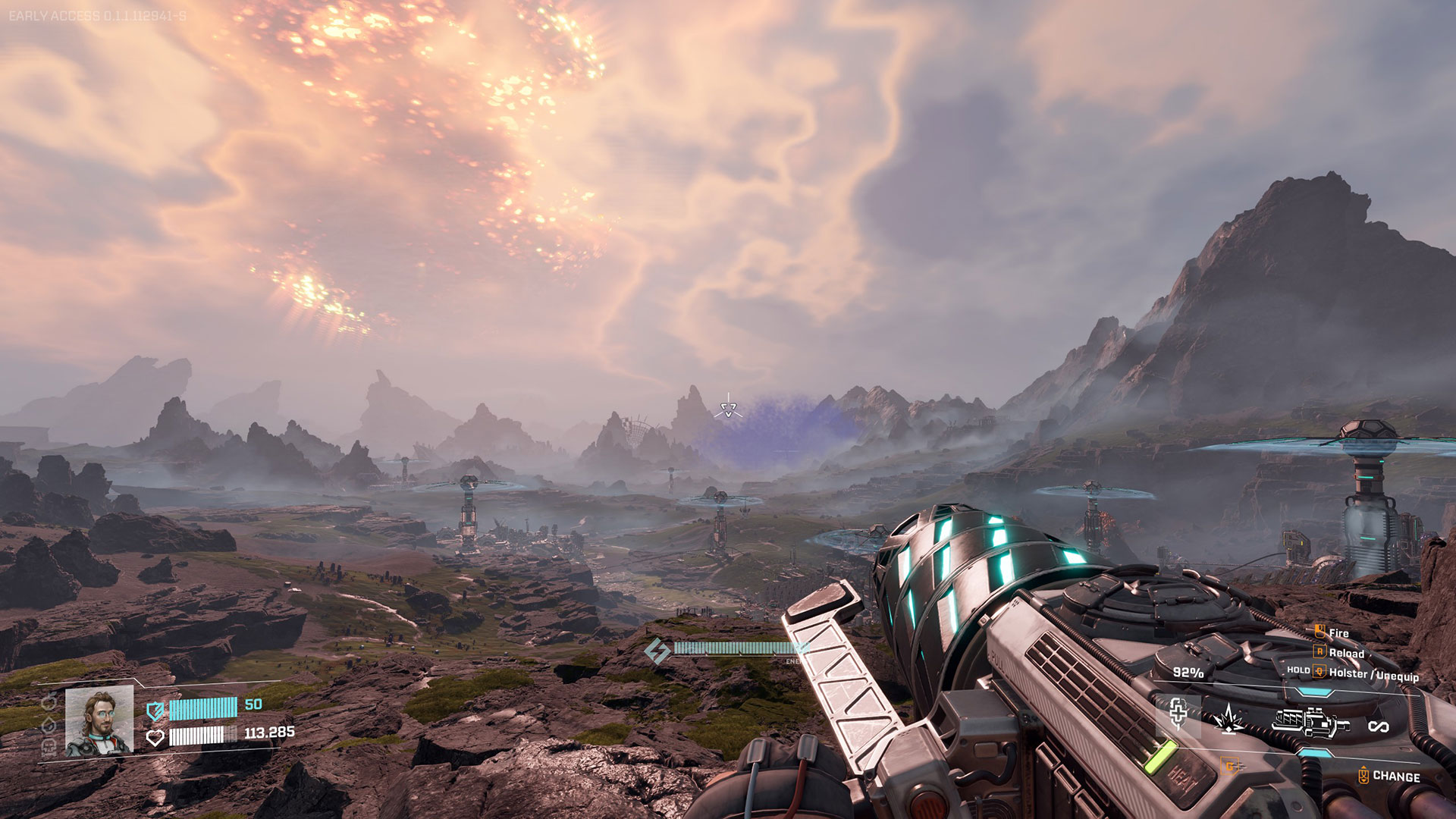The image size is (1456, 819).
Task: Select the equipped heavy weapon icon
Action: (x=1310, y=721)
